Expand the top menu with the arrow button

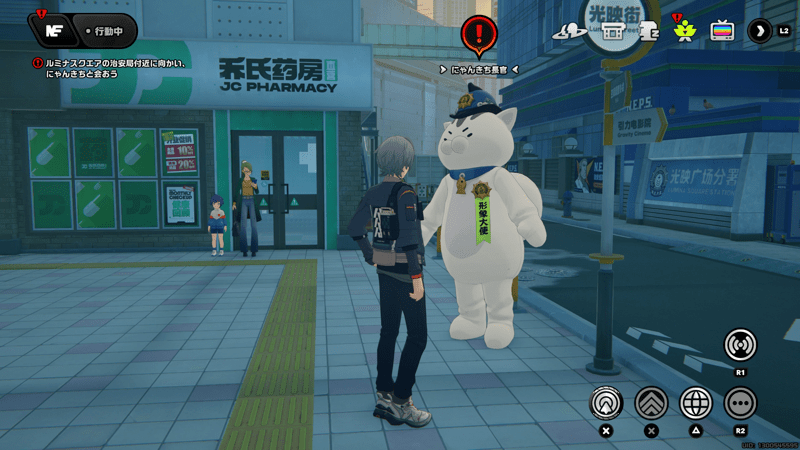[x=760, y=30]
